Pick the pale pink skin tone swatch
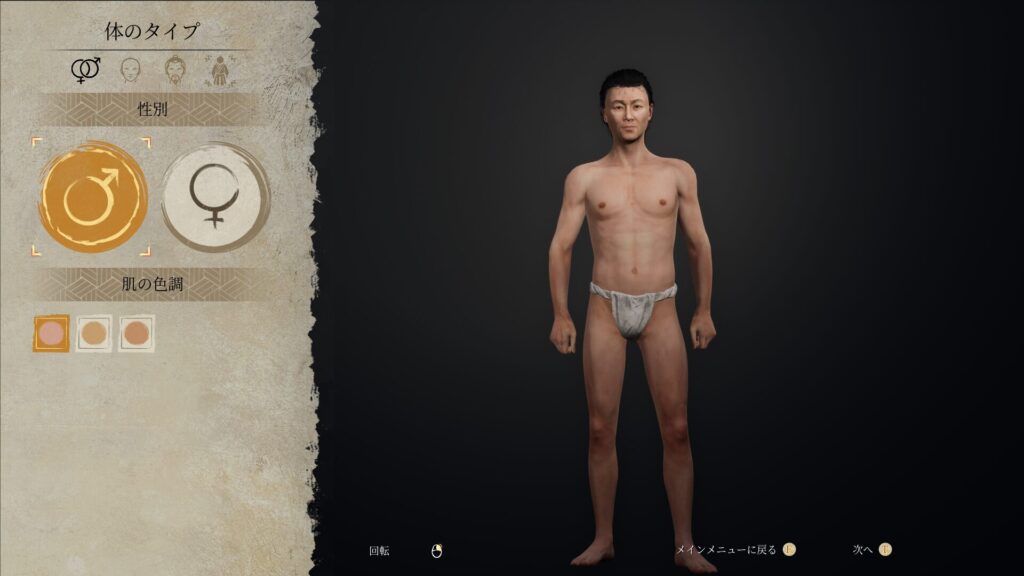 51,333
